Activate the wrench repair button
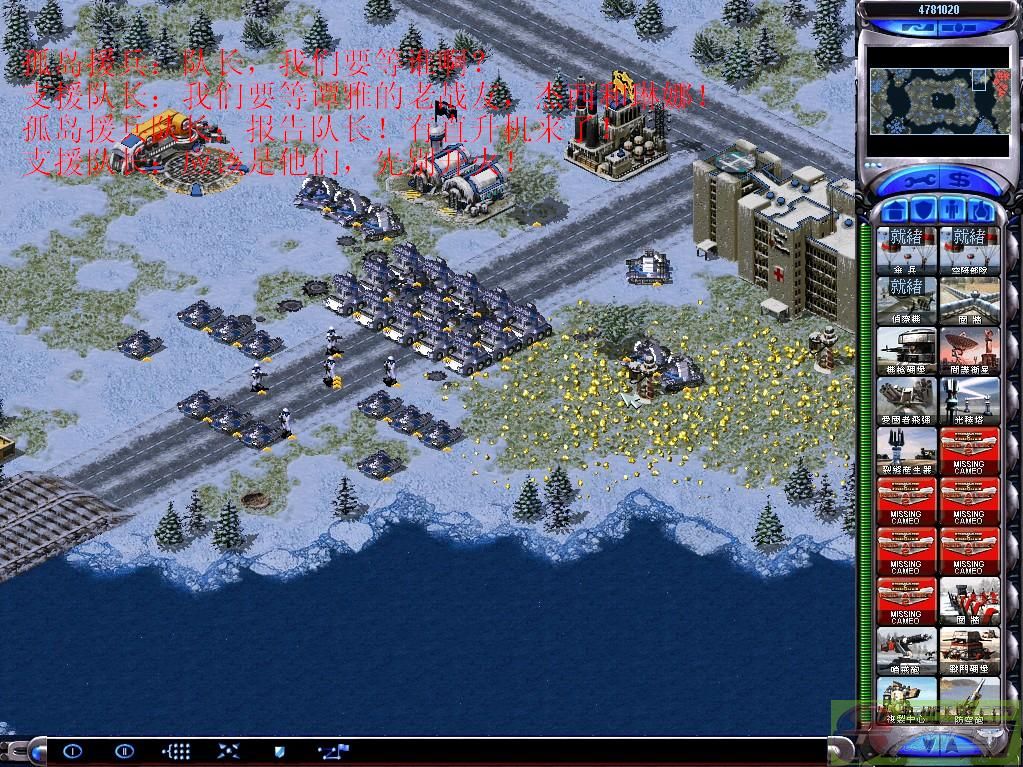1023x767 pixels. coord(919,182)
